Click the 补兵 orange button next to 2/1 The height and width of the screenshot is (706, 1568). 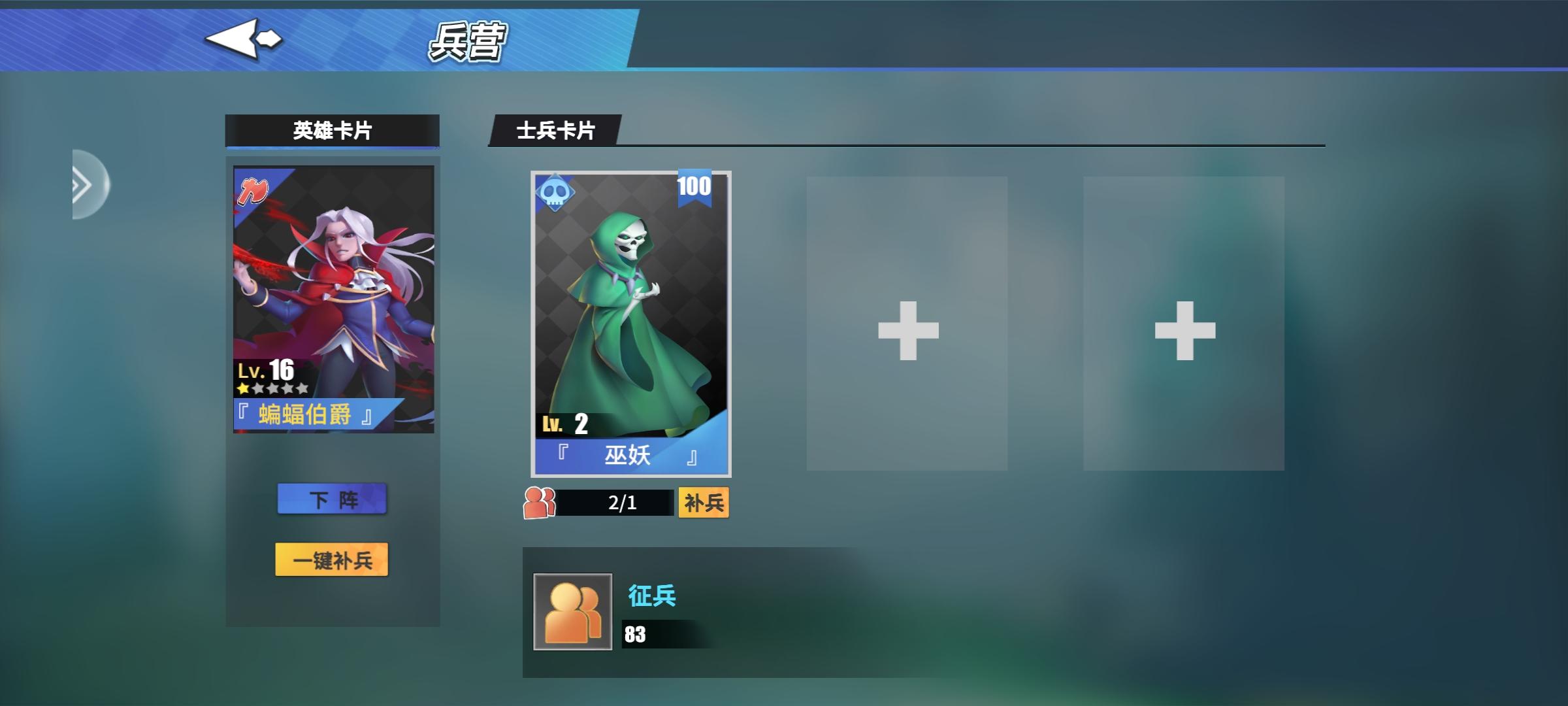pyautogui.click(x=704, y=502)
